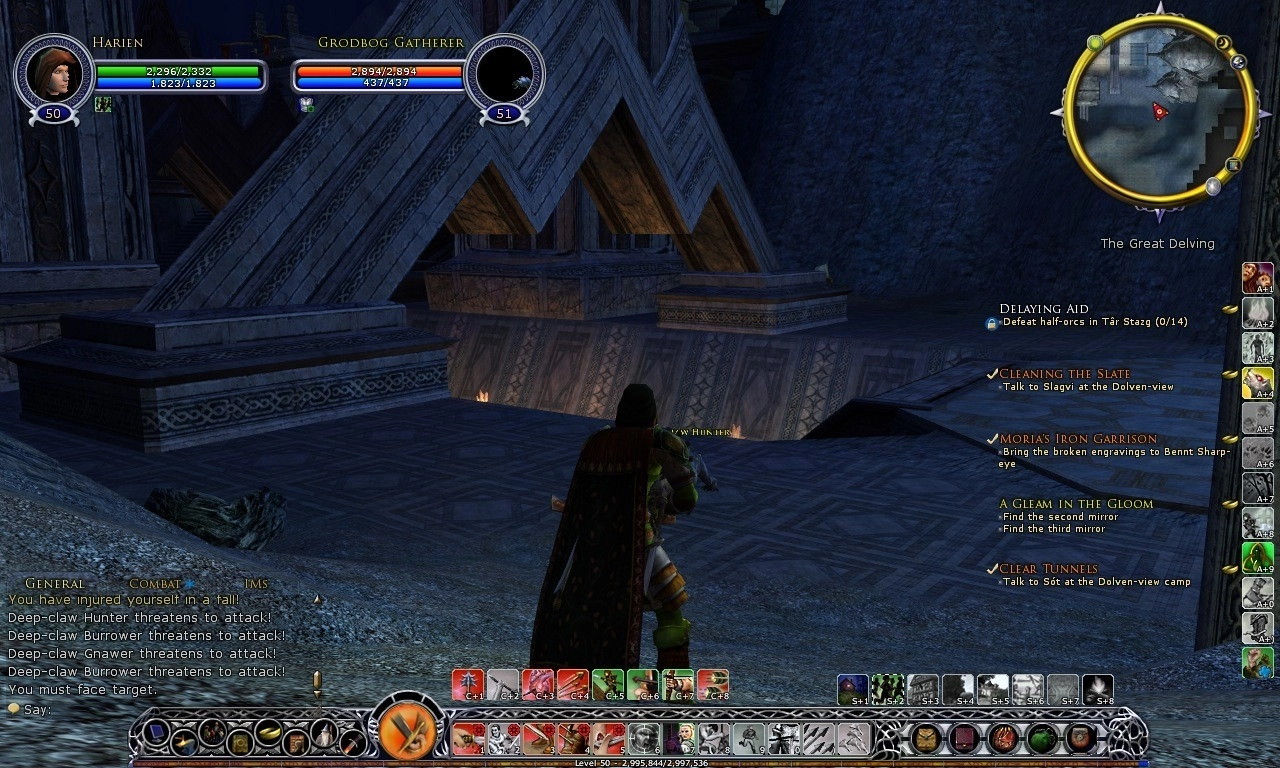Click the yellow A+4 quickslot icon

point(1257,383)
